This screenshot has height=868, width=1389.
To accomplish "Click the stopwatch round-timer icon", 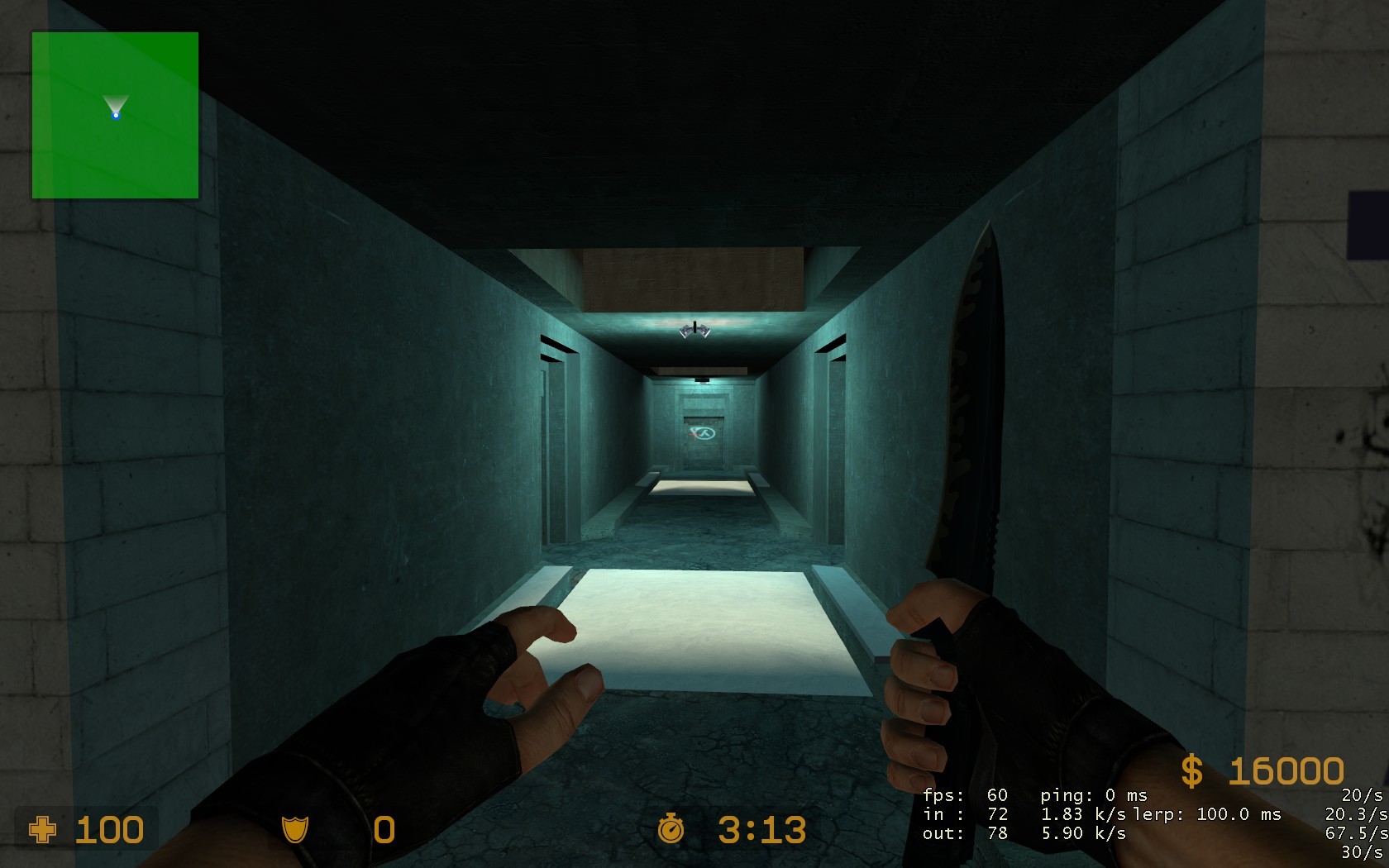I will tap(671, 829).
